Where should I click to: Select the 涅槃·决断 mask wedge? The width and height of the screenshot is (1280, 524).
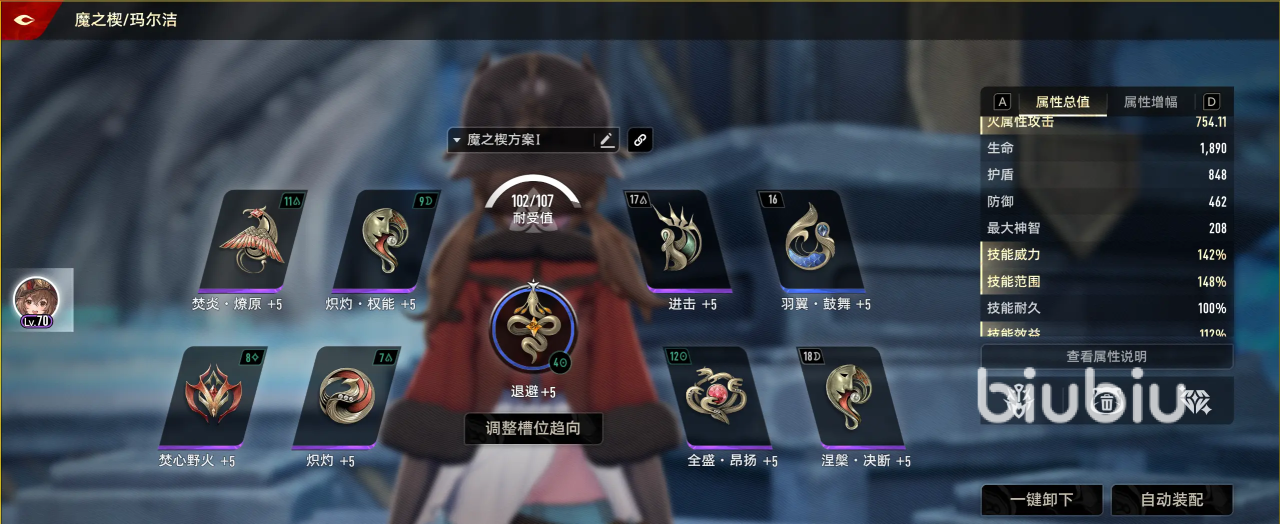tap(850, 397)
